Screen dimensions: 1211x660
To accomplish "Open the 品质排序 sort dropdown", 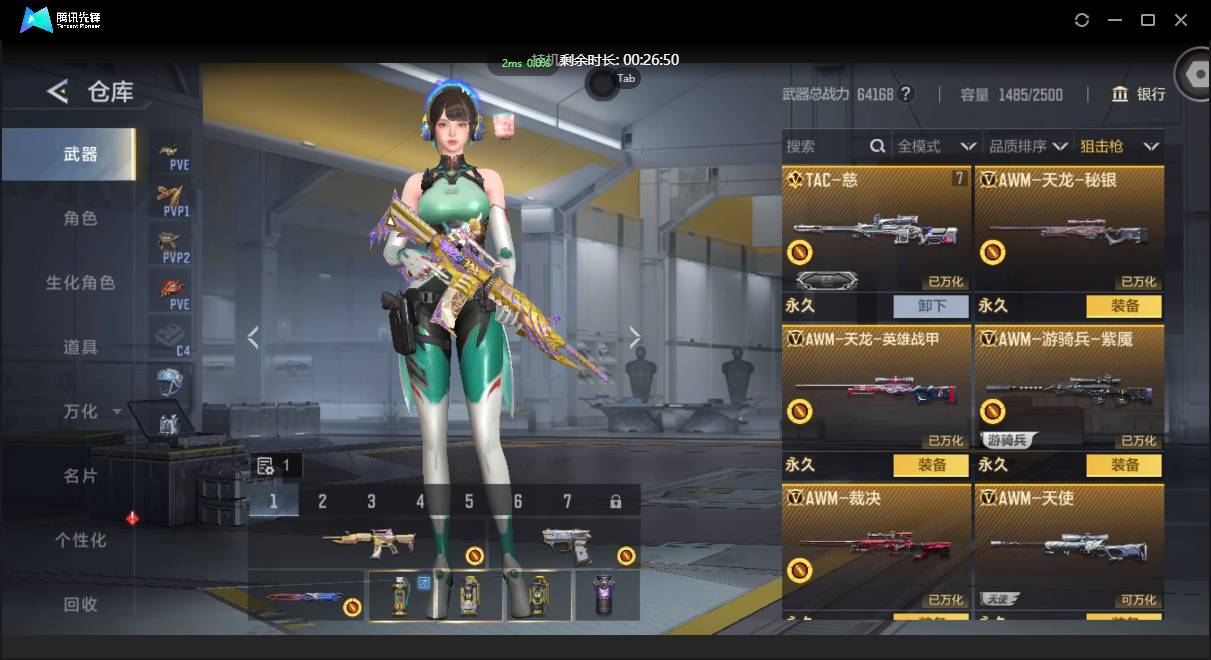I will pyautogui.click(x=1028, y=146).
